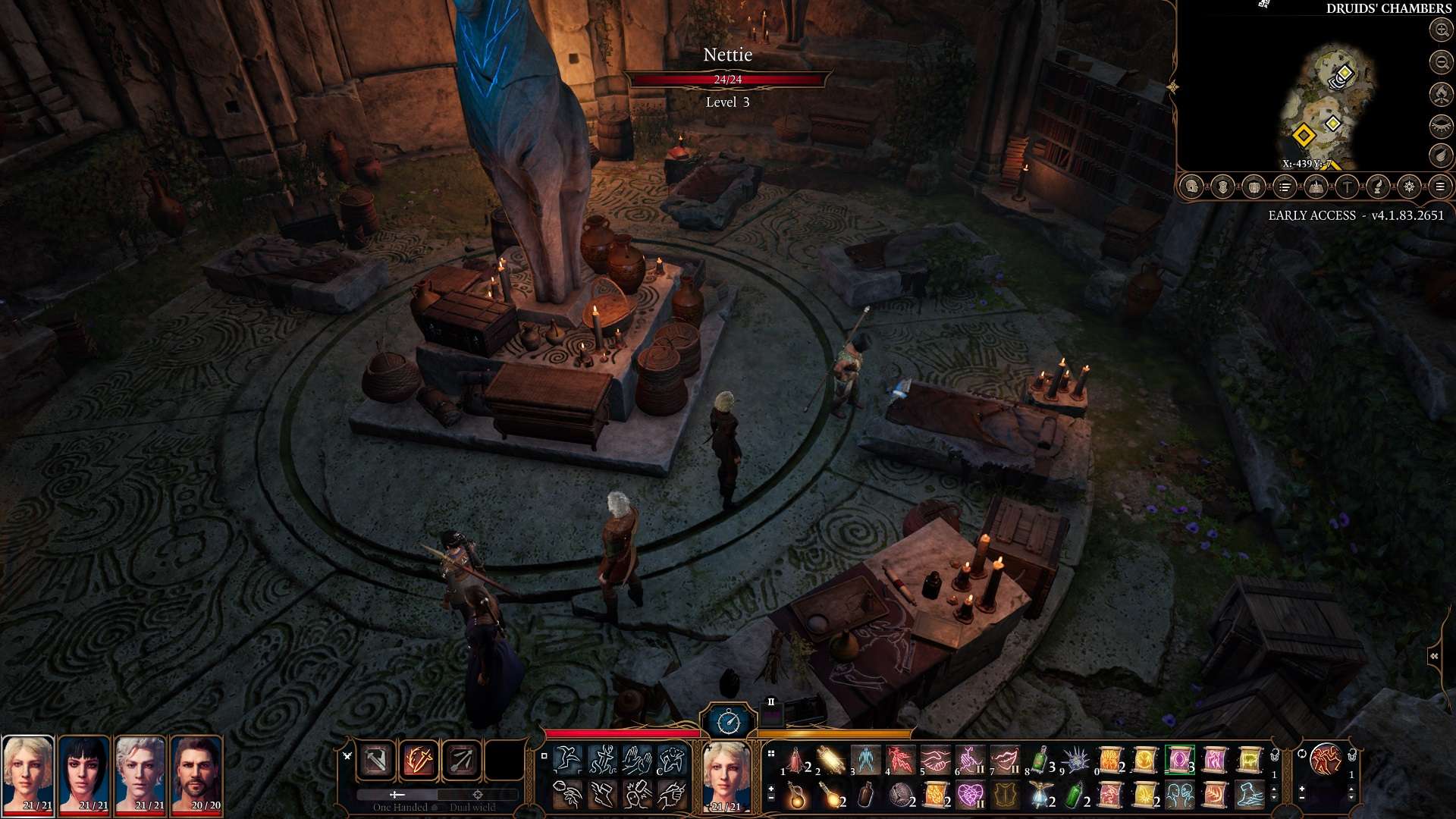1456x819 pixels.
Task: Use the glowing healing potion on the hotbar
Action: pyautogui.click(x=796, y=796)
